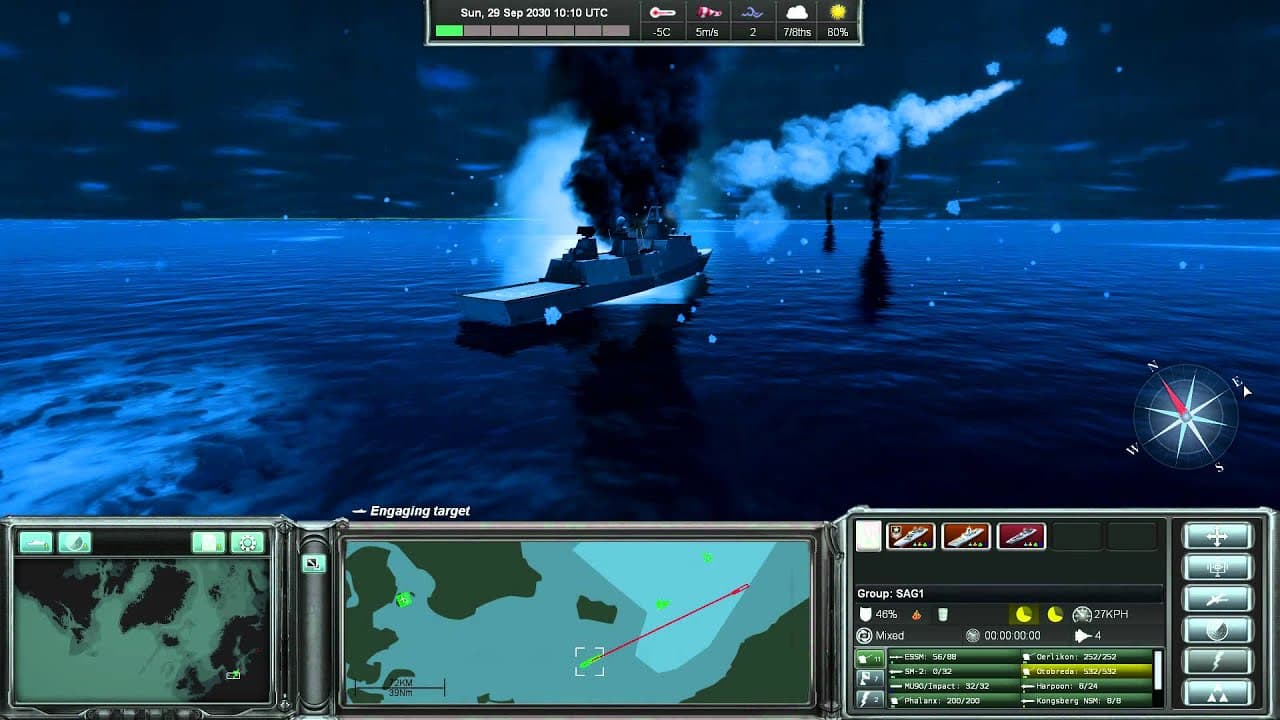Select the aircraft operations command button
Image resolution: width=1280 pixels, height=720 pixels.
coord(1218,597)
